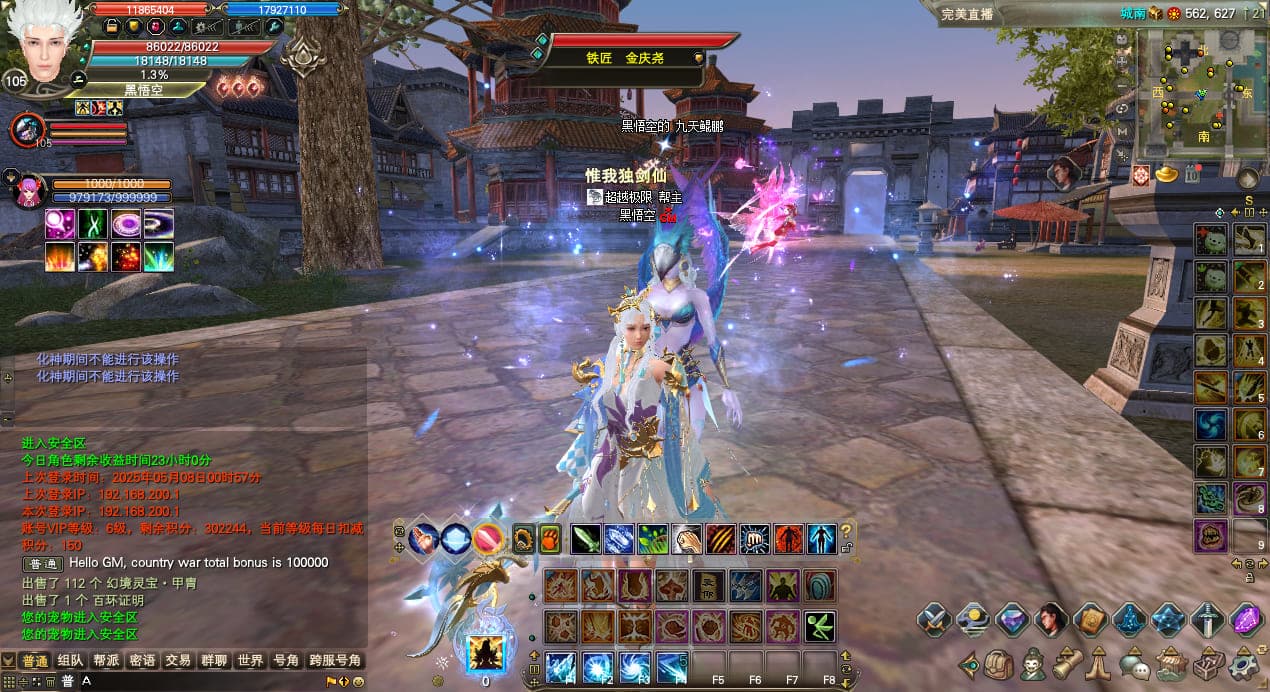Screen dimensions: 1270x692
Task: Open the gear settings menu
Action: click(1244, 663)
